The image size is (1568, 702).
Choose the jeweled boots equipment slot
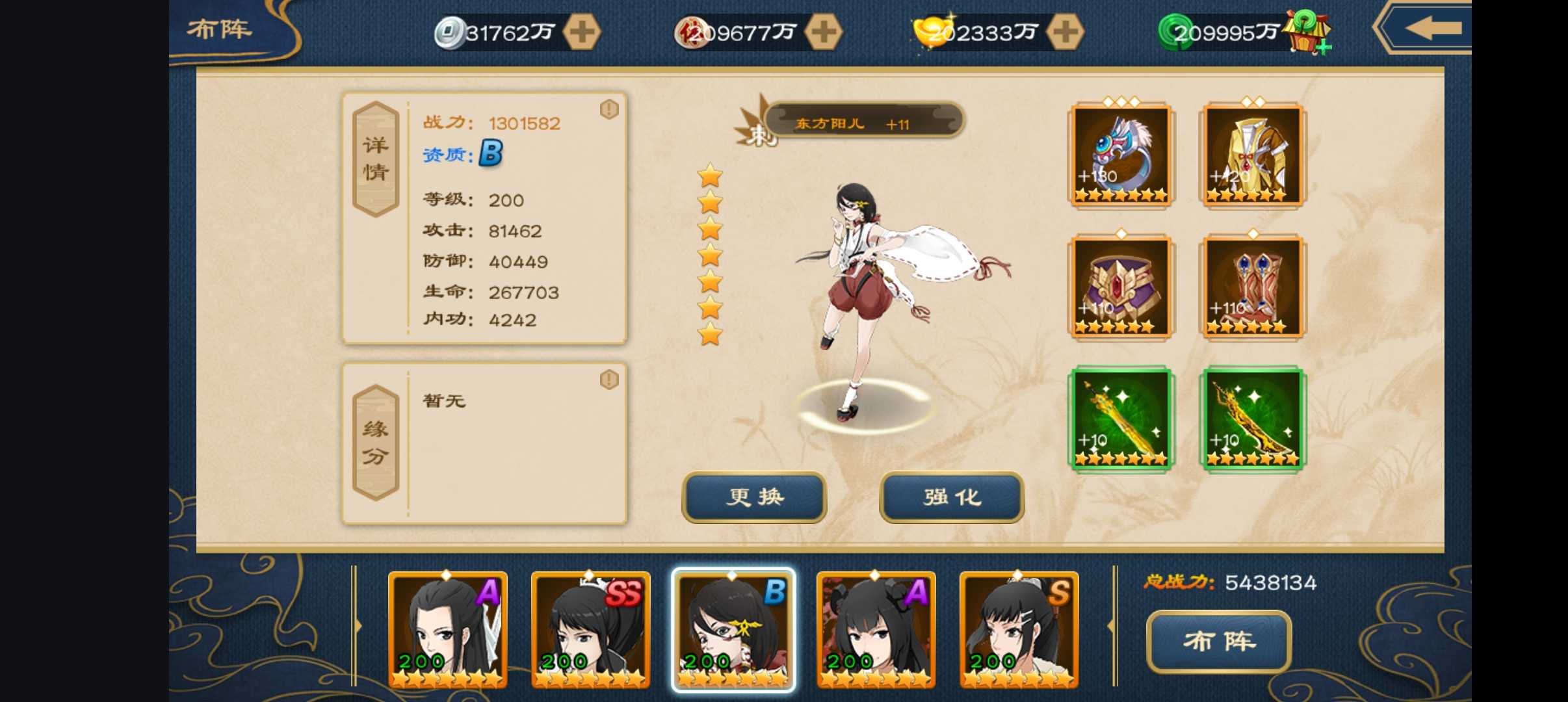click(1252, 287)
